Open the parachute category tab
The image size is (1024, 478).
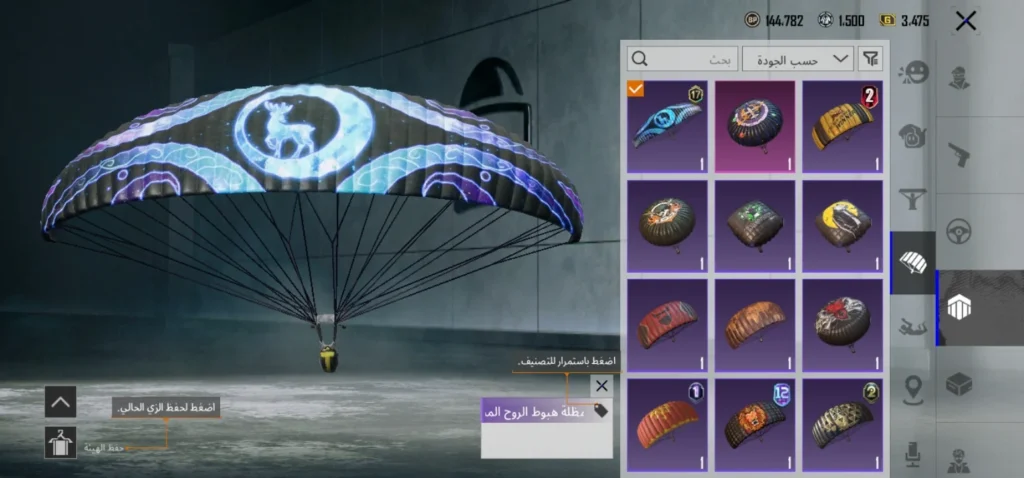click(x=914, y=263)
